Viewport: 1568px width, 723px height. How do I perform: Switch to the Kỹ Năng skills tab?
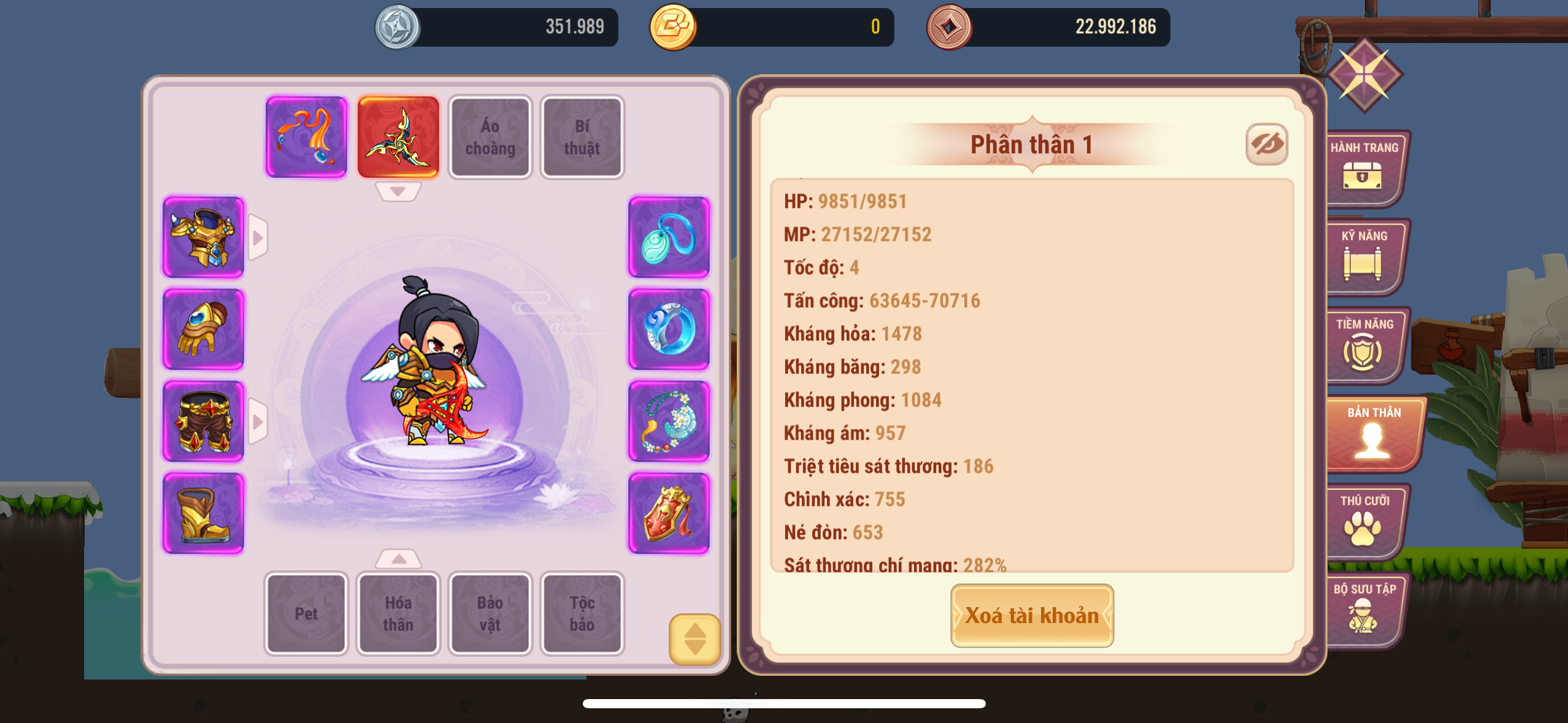[1363, 256]
